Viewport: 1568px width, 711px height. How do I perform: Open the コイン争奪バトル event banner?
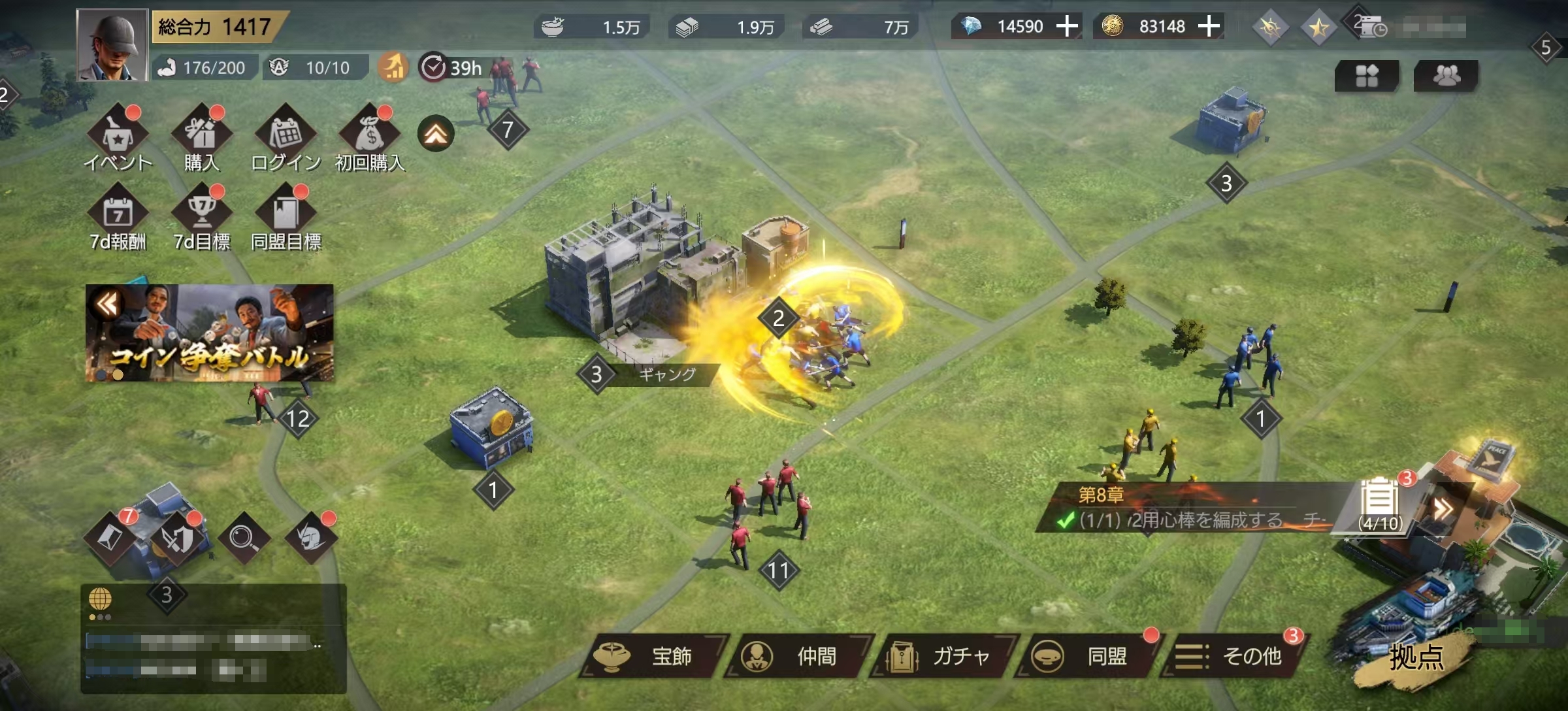coord(209,333)
